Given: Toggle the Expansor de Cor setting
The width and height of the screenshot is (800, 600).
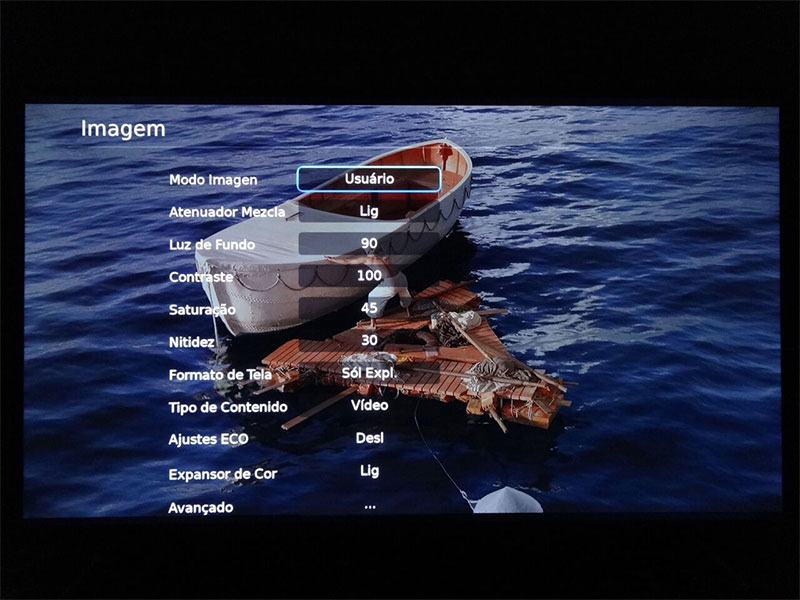Looking at the screenshot, I should tap(222, 474).
